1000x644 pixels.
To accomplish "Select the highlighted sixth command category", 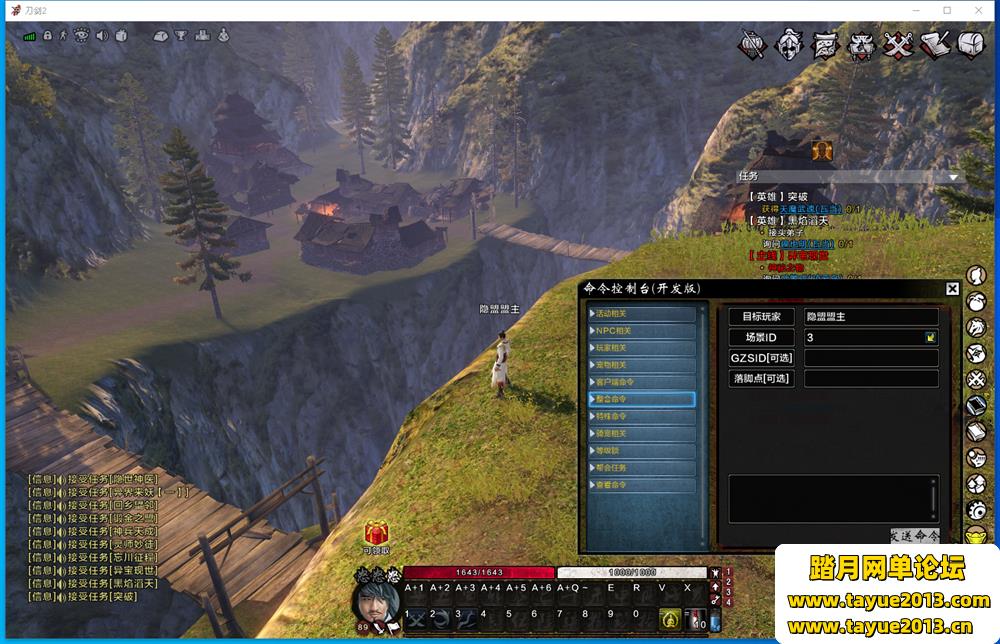I will 641,399.
